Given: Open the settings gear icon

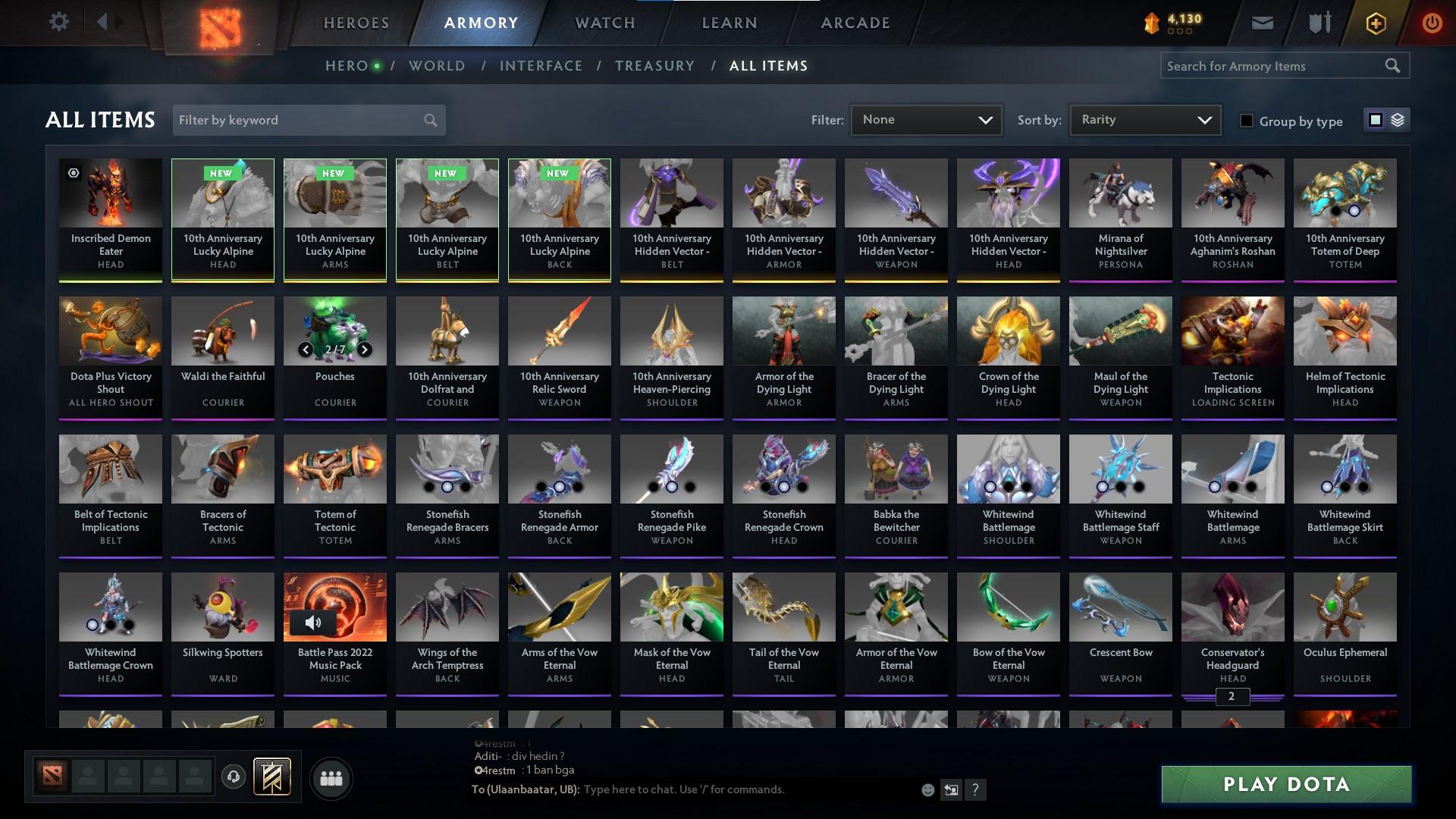Looking at the screenshot, I should pyautogui.click(x=60, y=21).
